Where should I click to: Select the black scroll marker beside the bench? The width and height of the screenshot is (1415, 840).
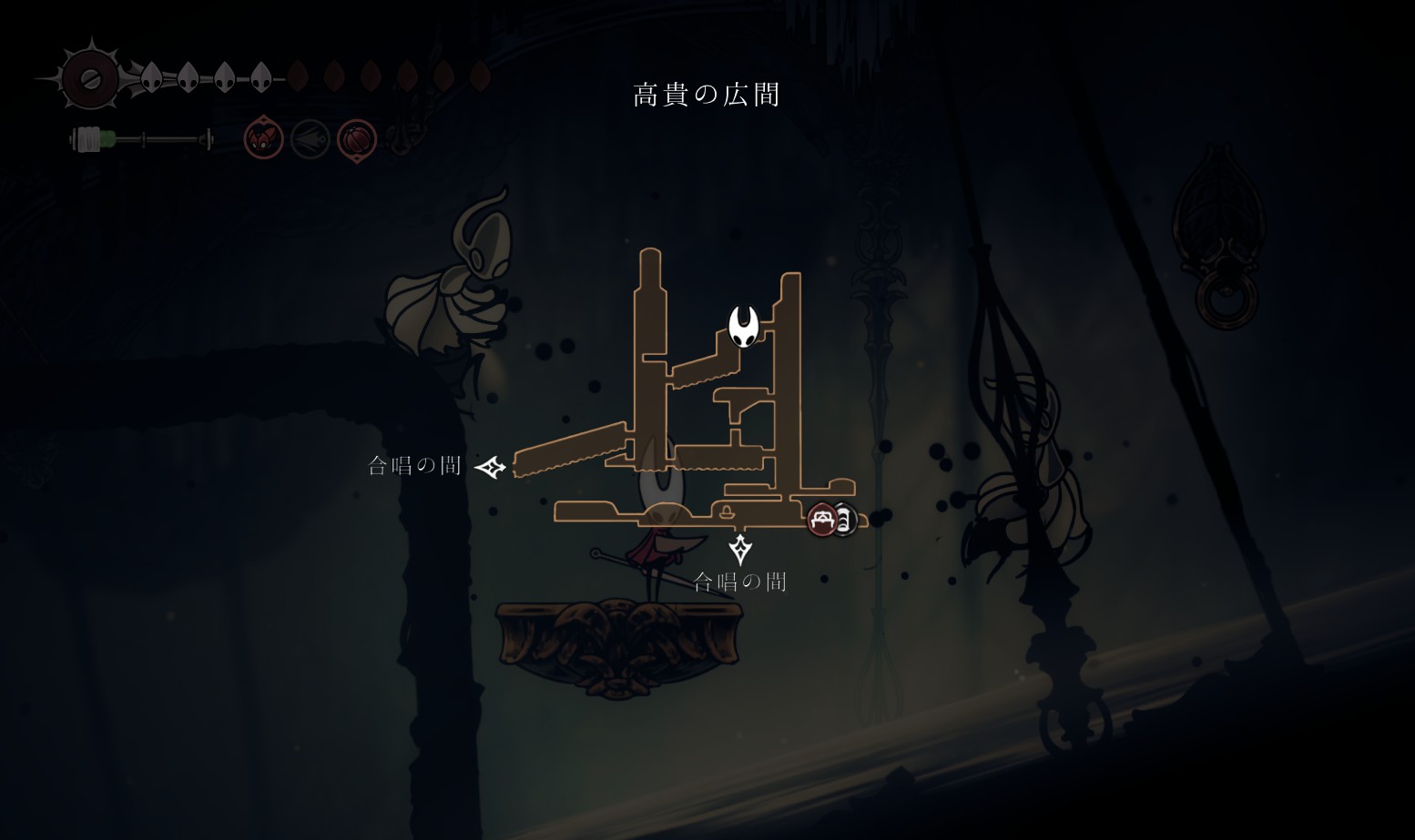click(845, 521)
